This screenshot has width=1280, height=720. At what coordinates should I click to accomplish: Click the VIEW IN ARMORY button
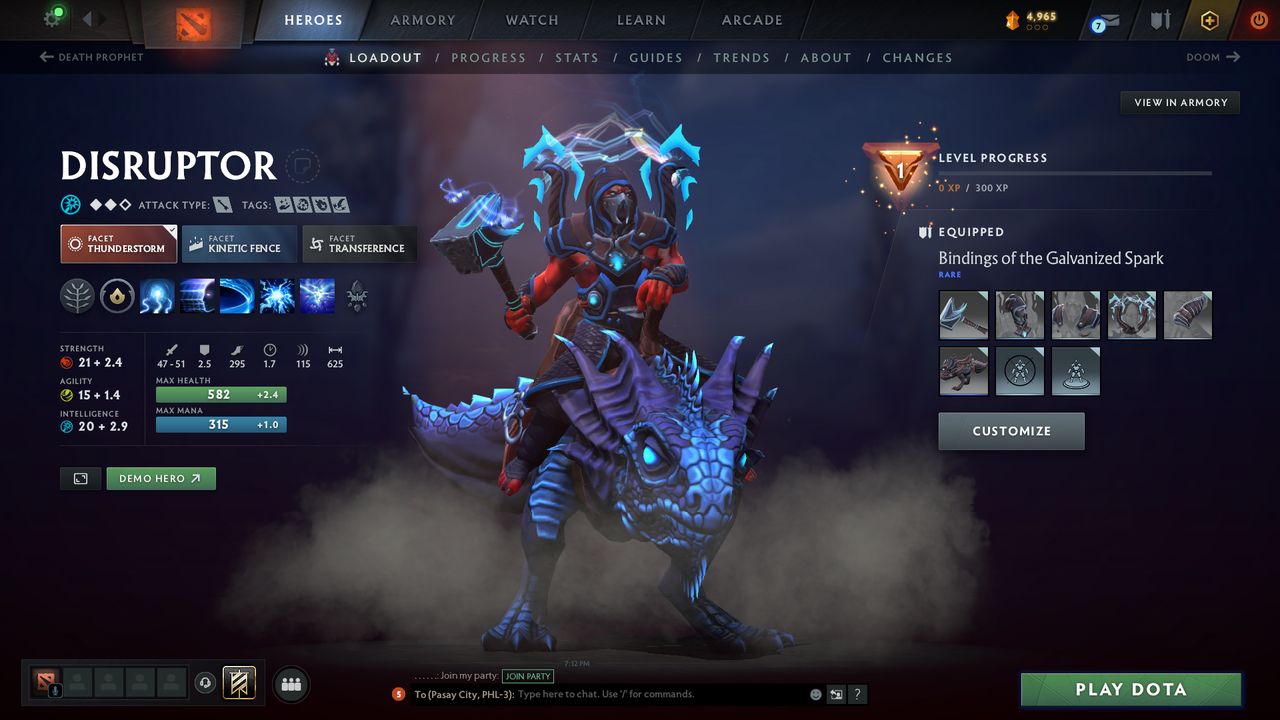[1179, 102]
